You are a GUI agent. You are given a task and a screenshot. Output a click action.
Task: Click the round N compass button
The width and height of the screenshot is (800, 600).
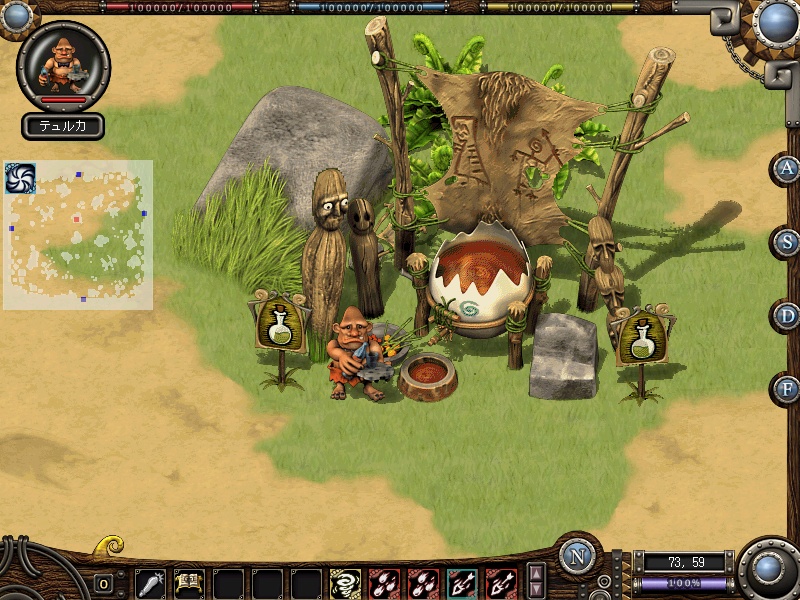(x=578, y=556)
